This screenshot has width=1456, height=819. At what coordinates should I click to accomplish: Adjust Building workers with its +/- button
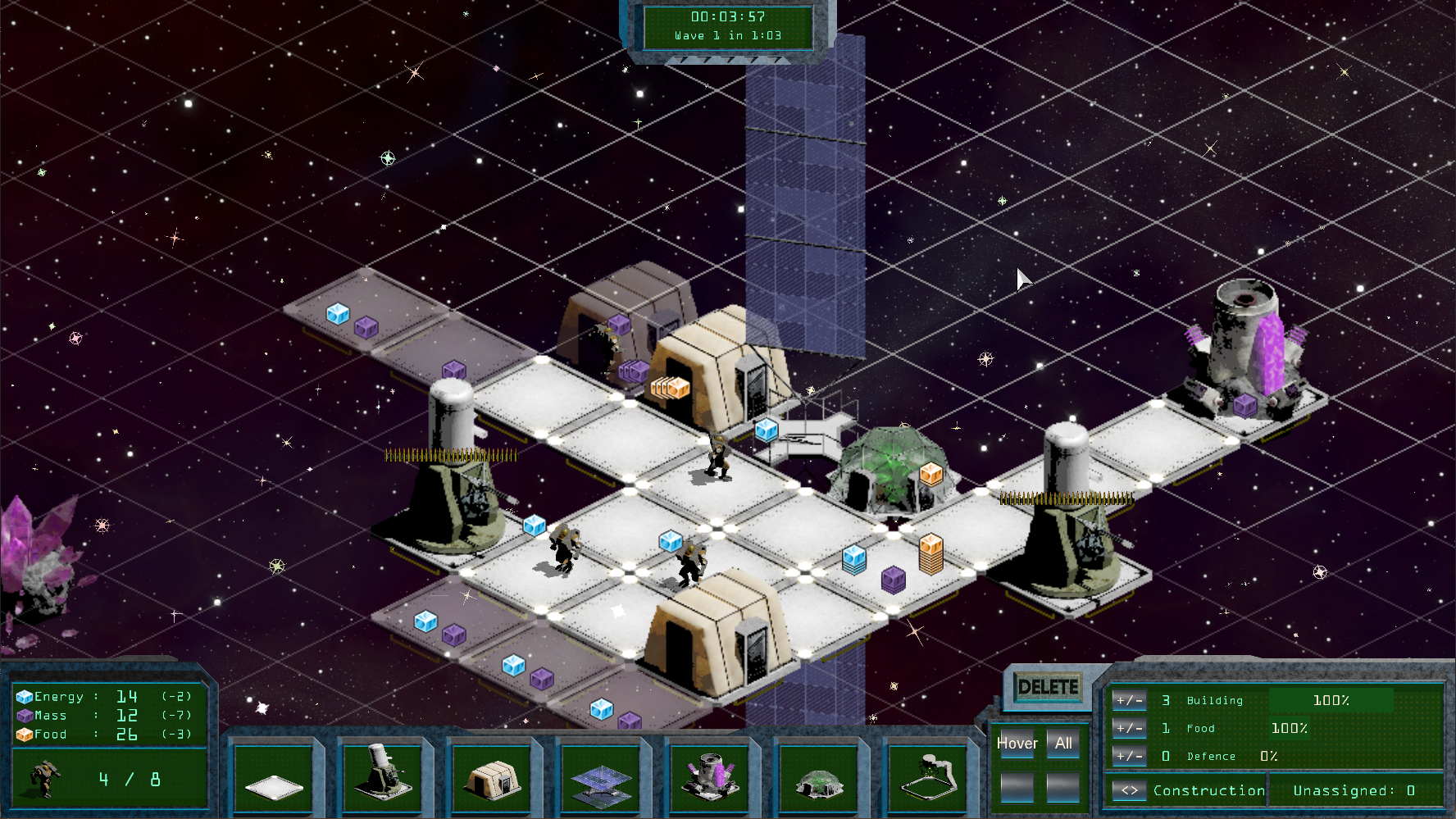pyautogui.click(x=1129, y=701)
